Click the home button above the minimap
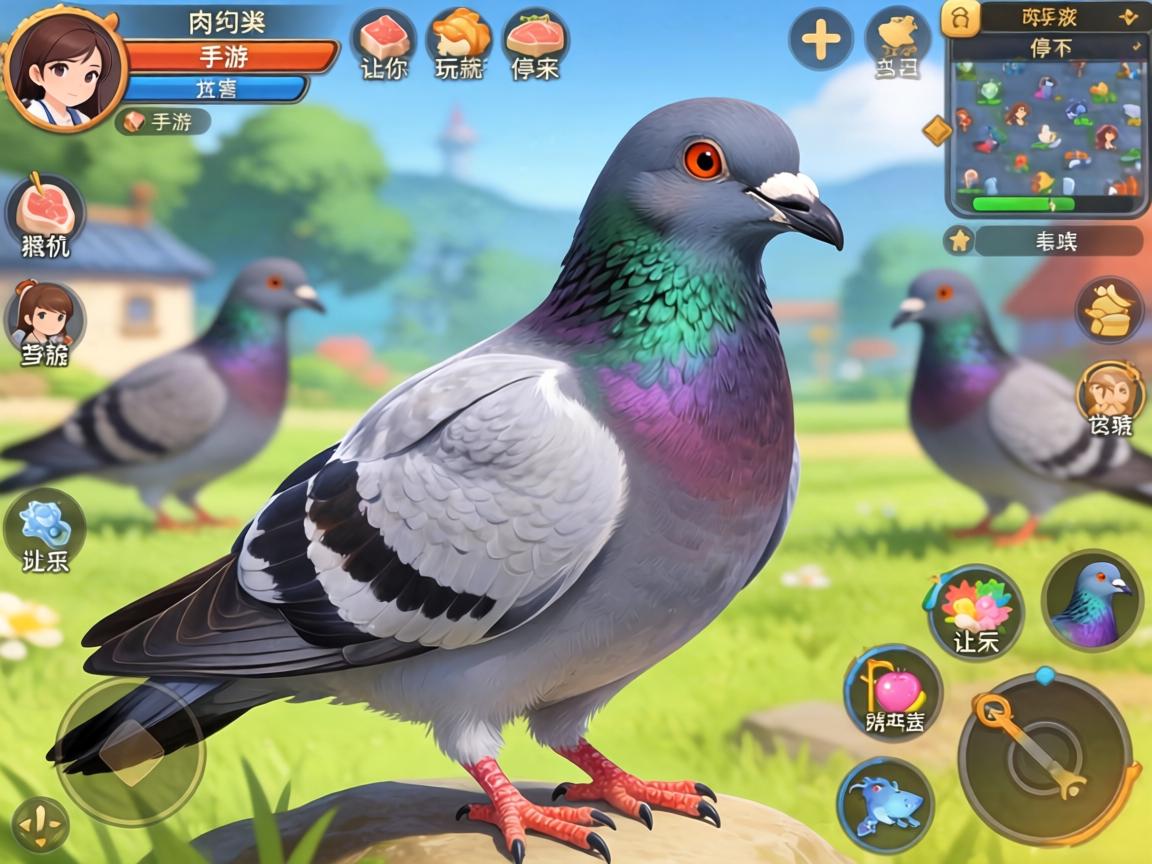Screen dimensions: 1152x864 click(961, 18)
